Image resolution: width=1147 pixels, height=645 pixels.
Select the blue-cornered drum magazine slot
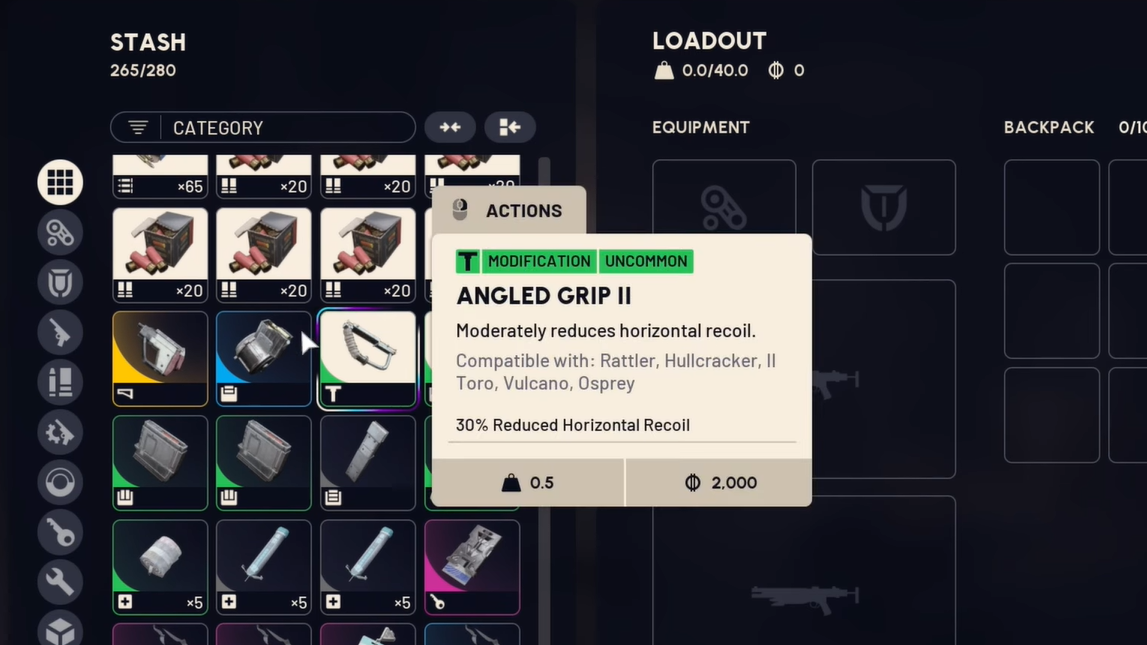[x=263, y=358]
